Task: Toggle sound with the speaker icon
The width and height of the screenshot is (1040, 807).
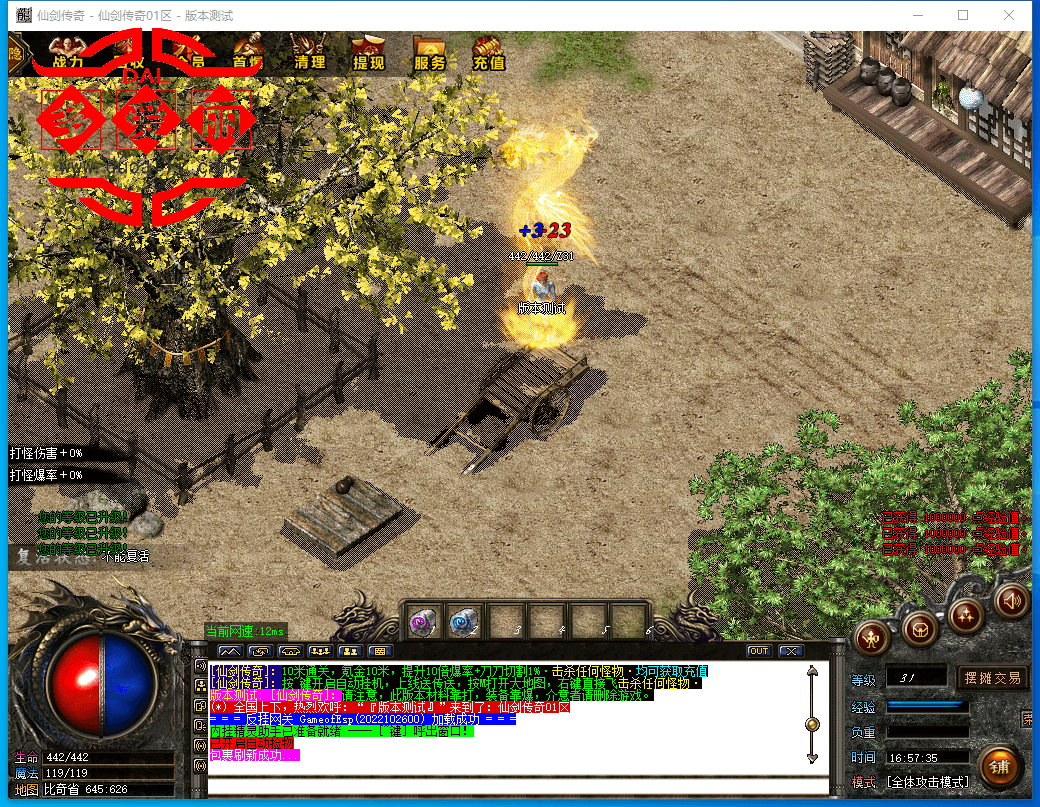Action: pos(1010,599)
